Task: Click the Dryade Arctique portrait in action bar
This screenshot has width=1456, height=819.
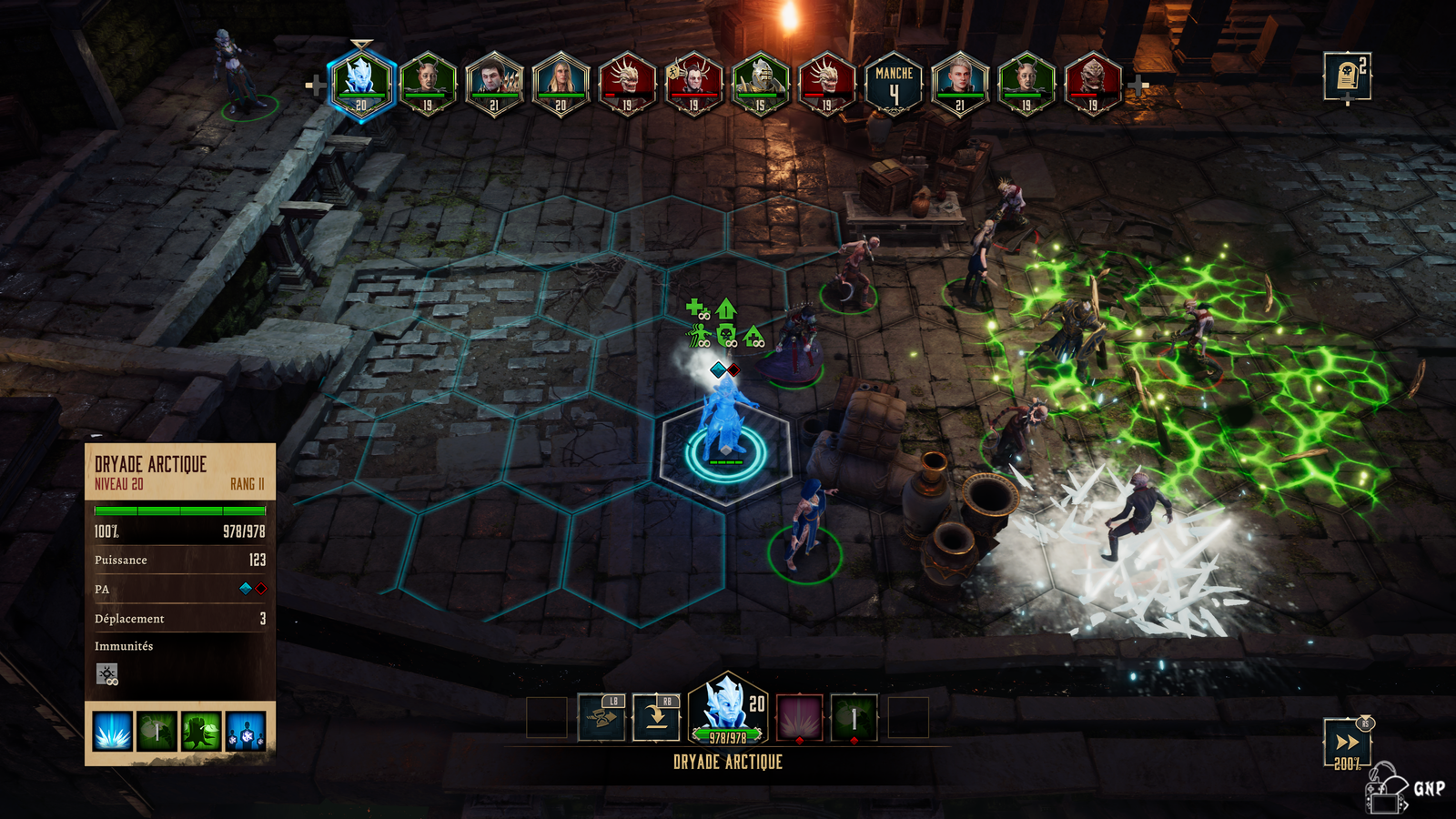Action: tap(728, 710)
